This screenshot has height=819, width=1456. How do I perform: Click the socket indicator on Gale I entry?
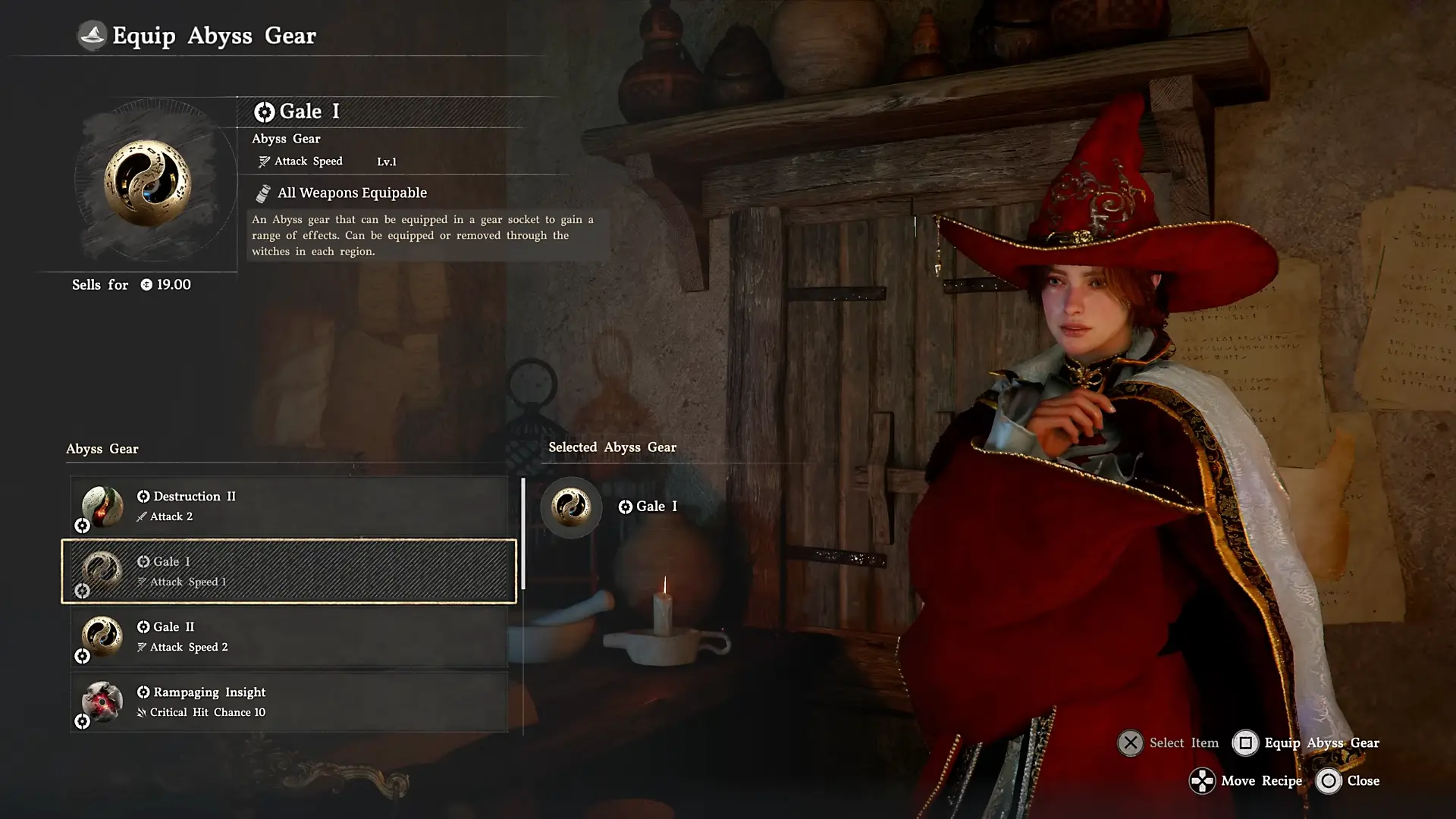click(x=82, y=590)
